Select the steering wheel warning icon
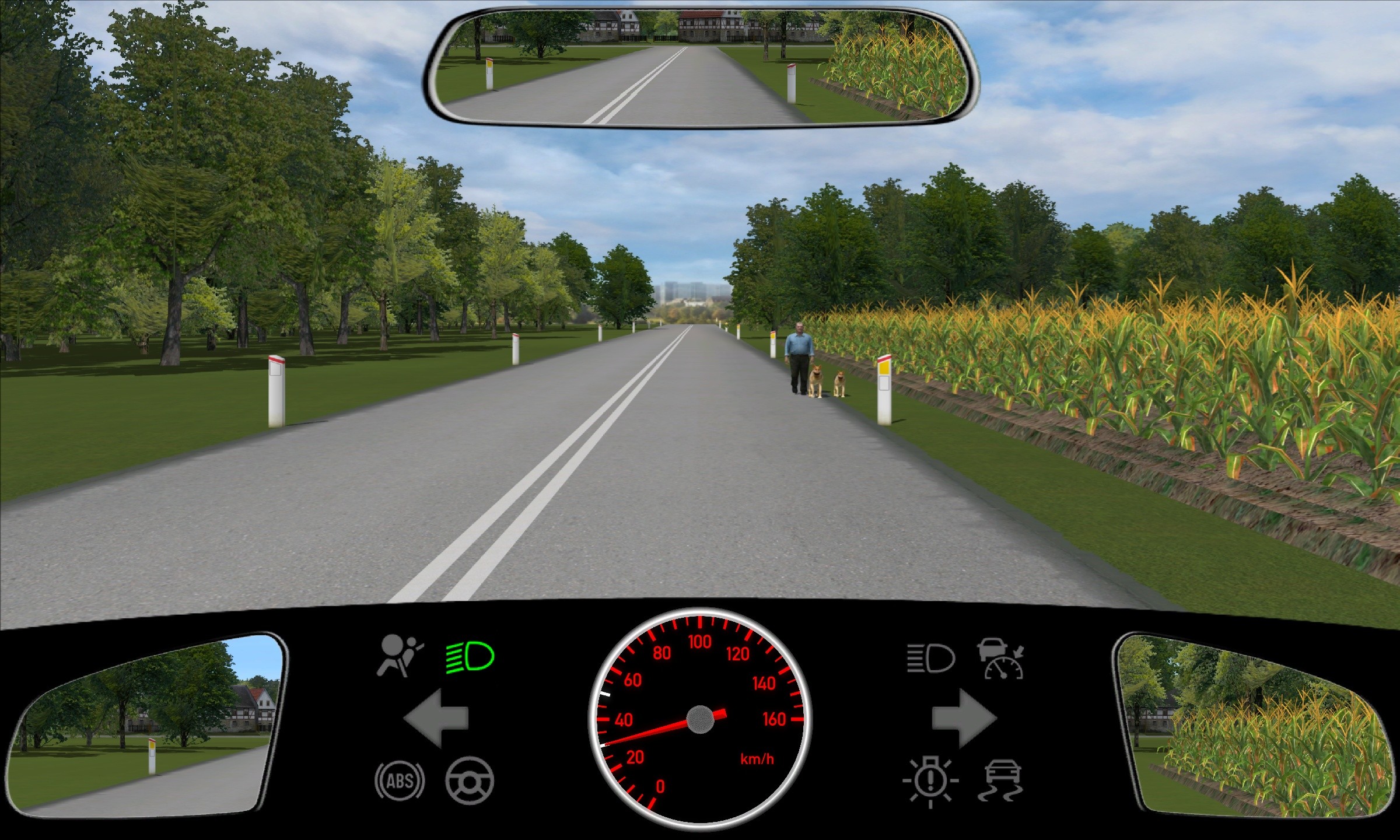 470,780
